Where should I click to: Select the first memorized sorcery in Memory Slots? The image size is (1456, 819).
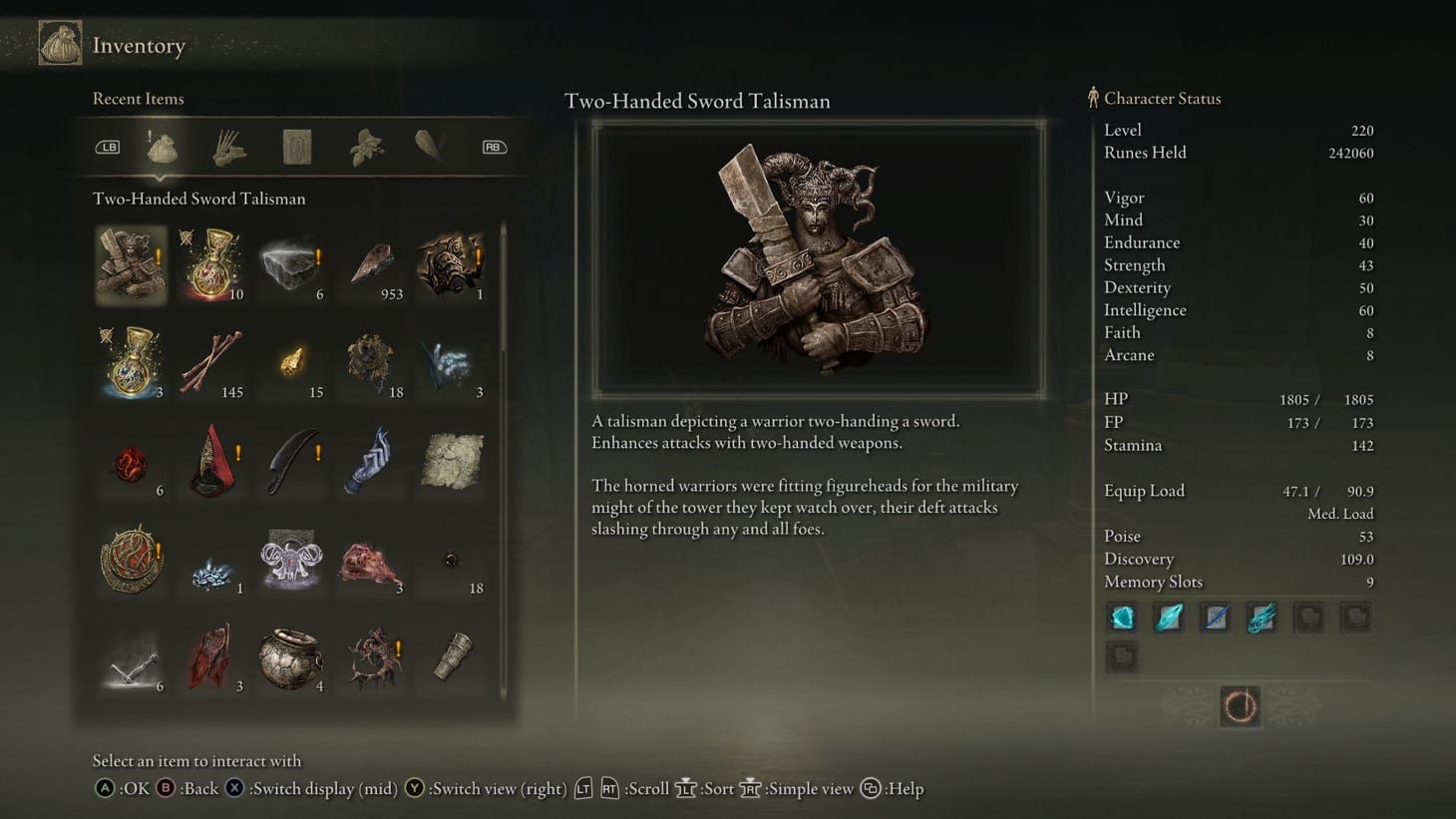1122,617
